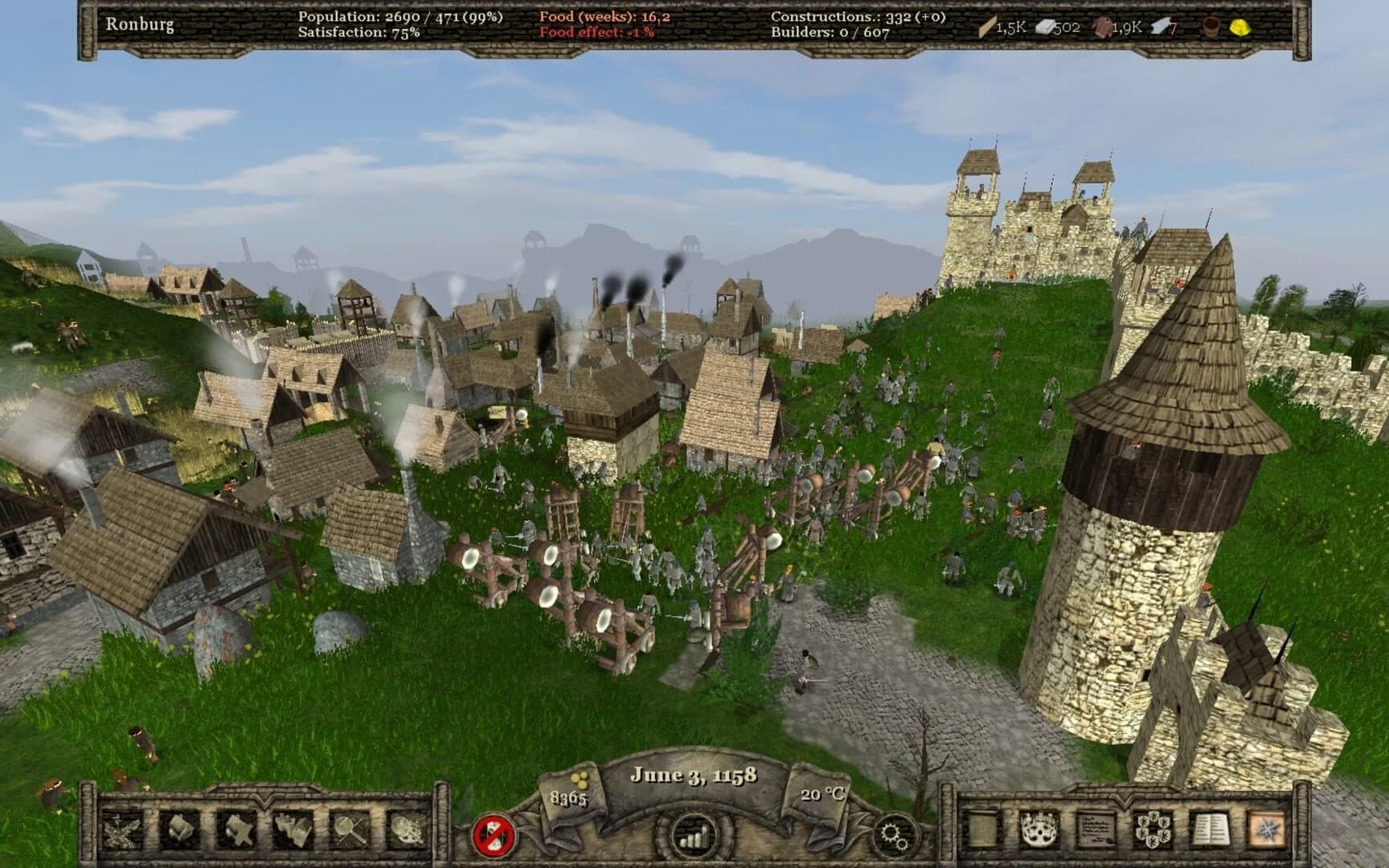The image size is (1389, 868).
Task: Click the gold nugget icon in the top bar
Action: 1238,27
